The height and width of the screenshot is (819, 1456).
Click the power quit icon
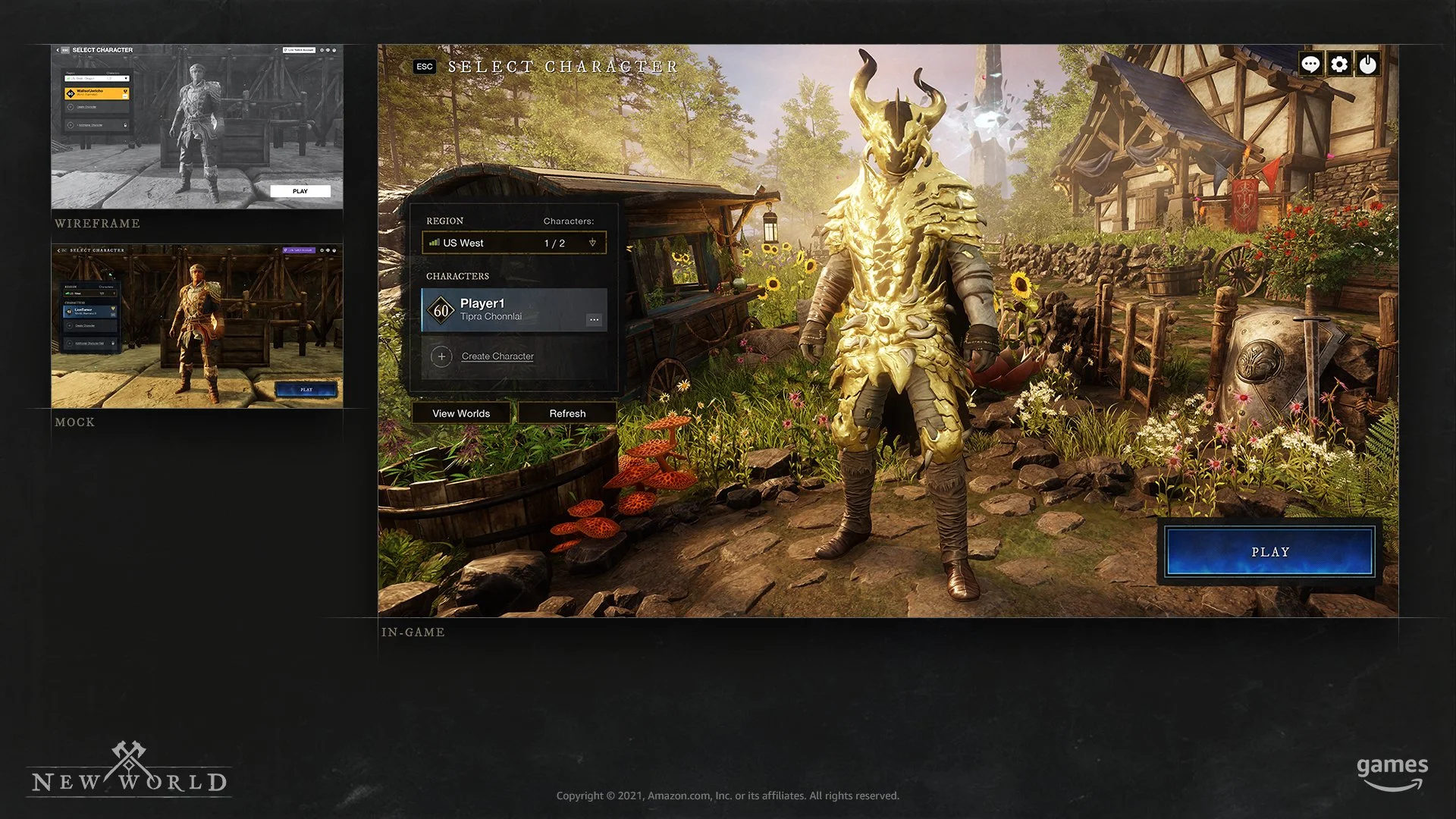click(1368, 64)
